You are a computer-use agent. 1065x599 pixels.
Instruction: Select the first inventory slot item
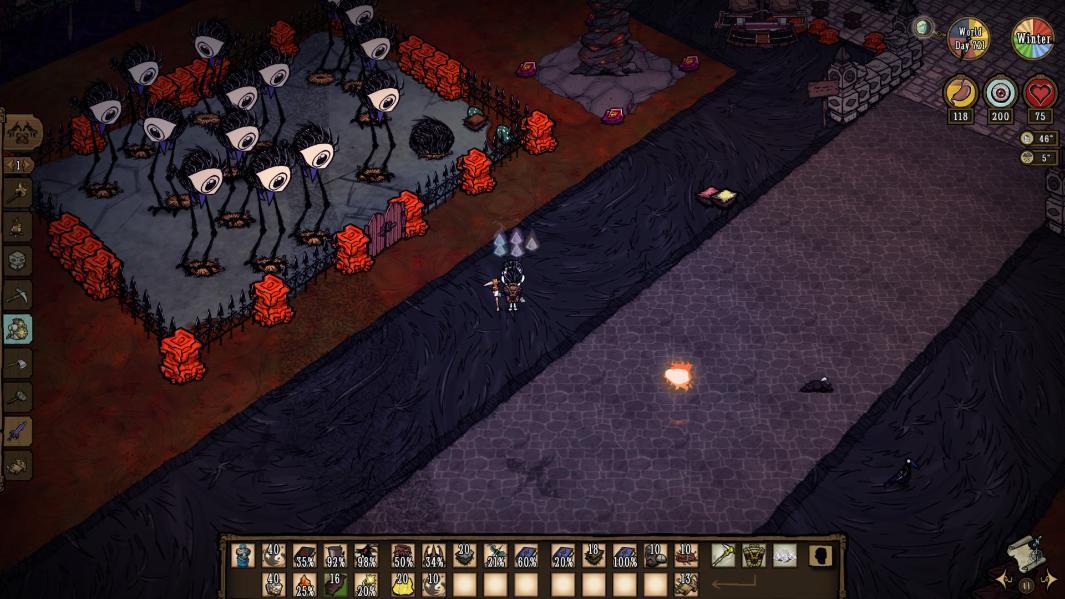(x=243, y=556)
